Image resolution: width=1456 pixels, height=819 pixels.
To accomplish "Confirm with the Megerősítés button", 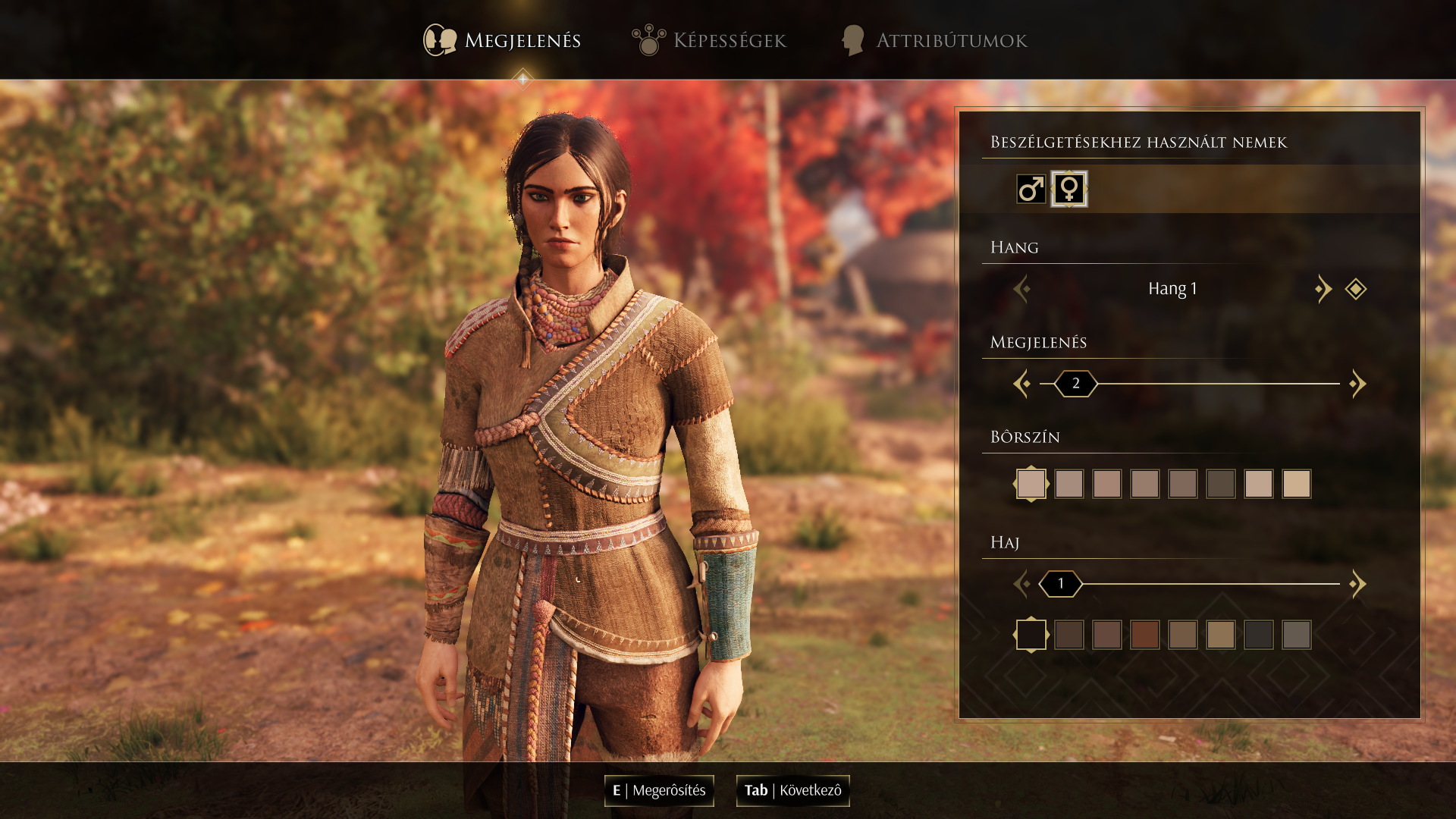I will pos(659,791).
